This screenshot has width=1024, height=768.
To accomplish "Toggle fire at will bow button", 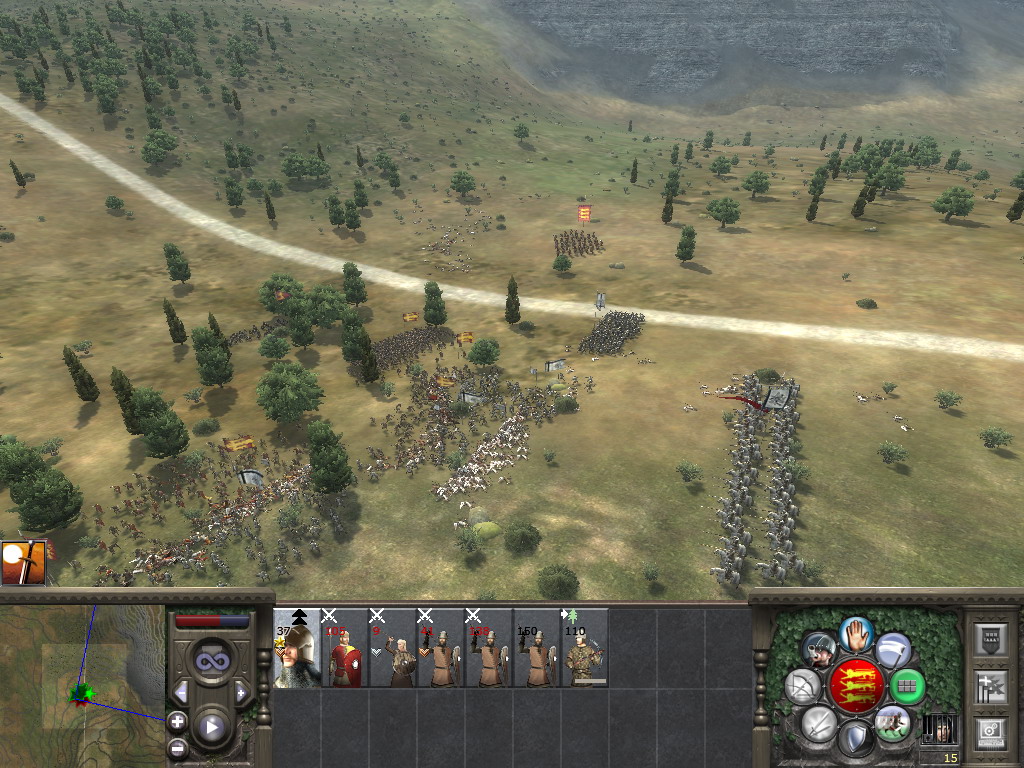I will coord(803,686).
